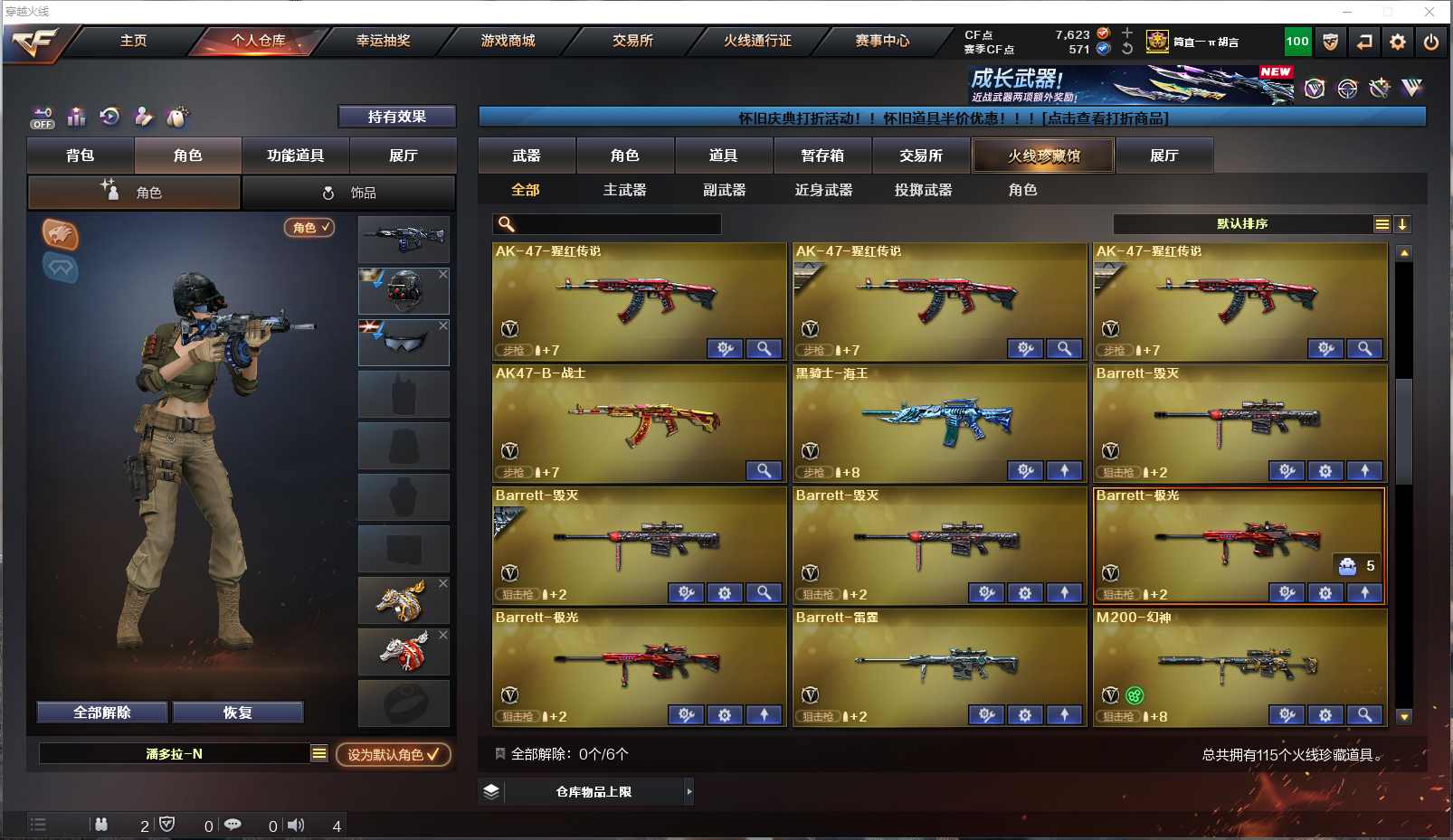Remove all equipment with 全部解除

click(102, 713)
